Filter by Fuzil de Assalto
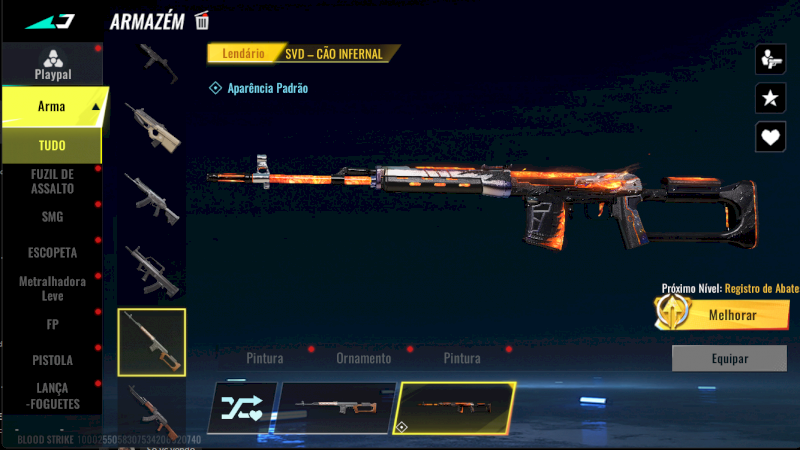 (52, 181)
